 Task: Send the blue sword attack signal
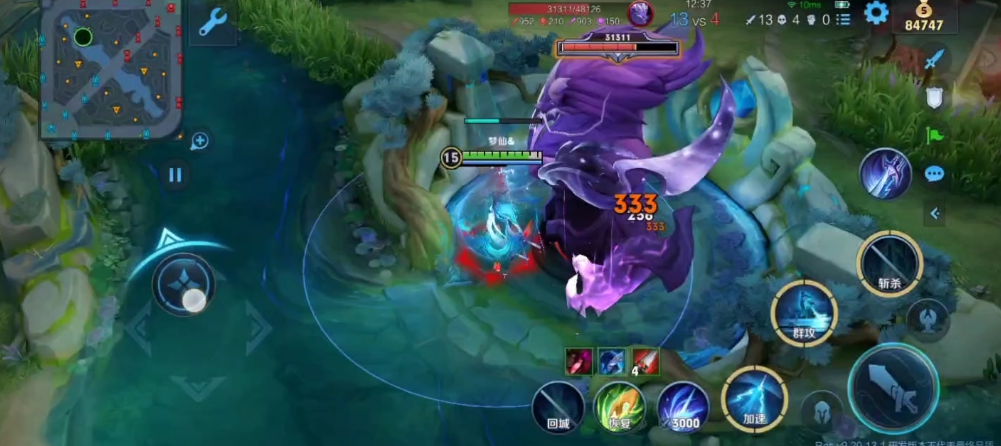coord(934,58)
